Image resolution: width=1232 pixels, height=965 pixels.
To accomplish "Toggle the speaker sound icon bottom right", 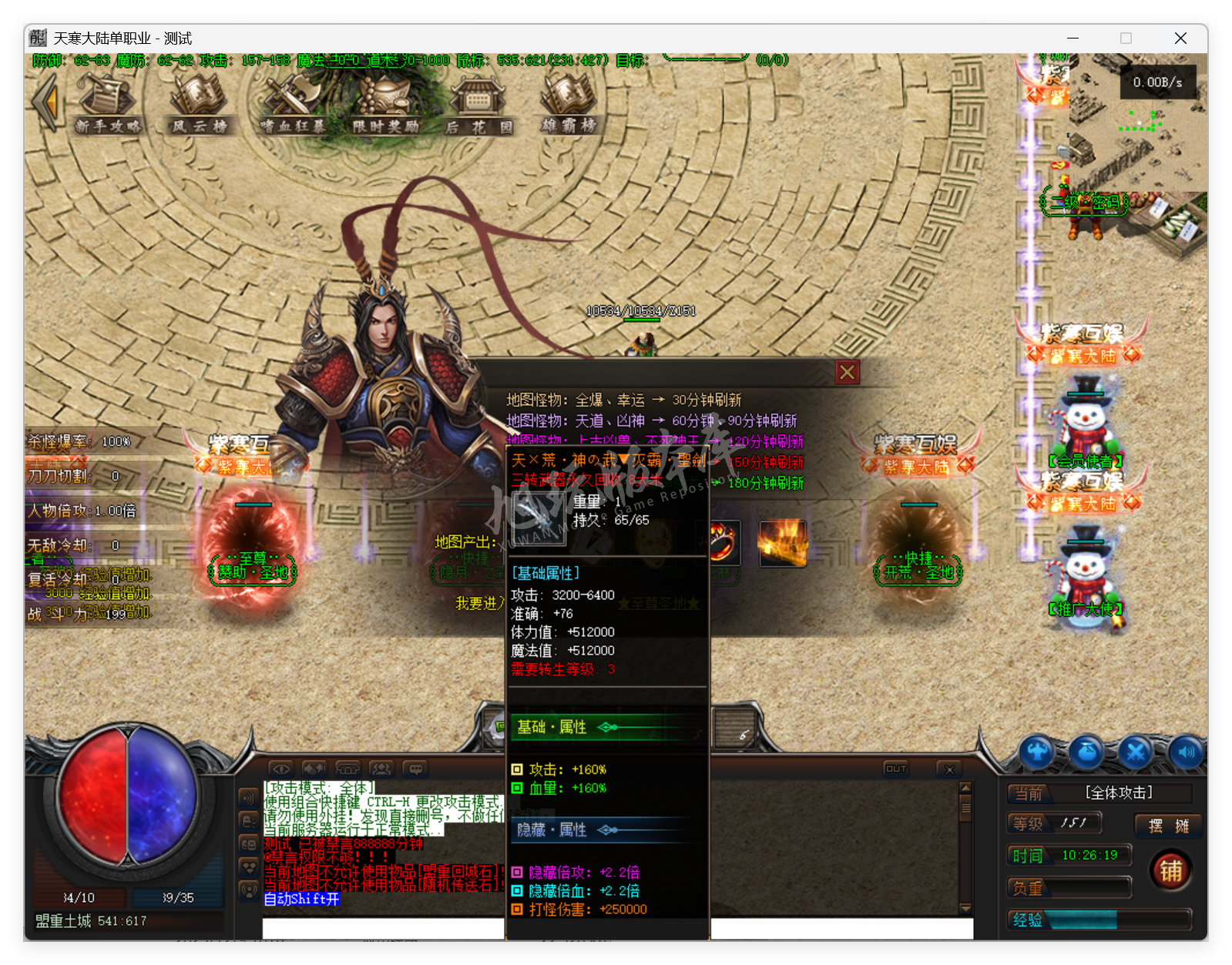I will (1187, 751).
